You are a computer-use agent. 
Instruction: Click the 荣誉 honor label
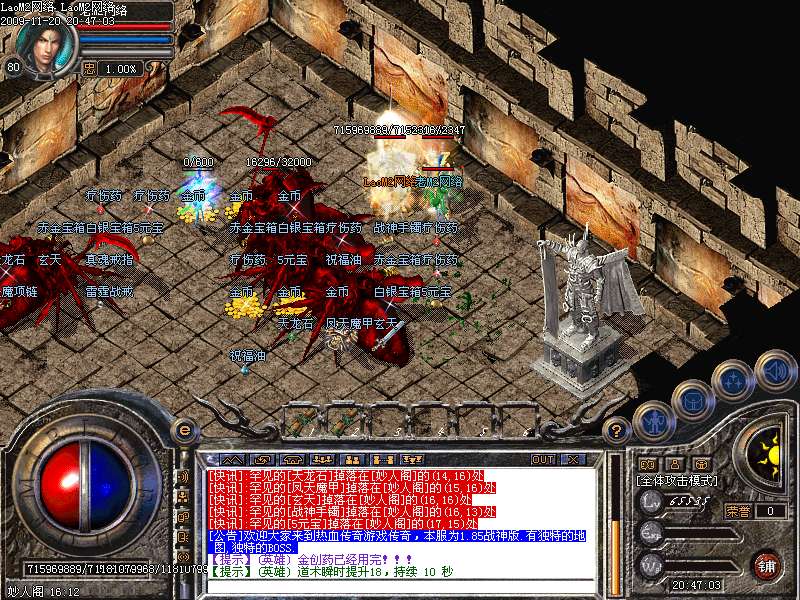(738, 511)
